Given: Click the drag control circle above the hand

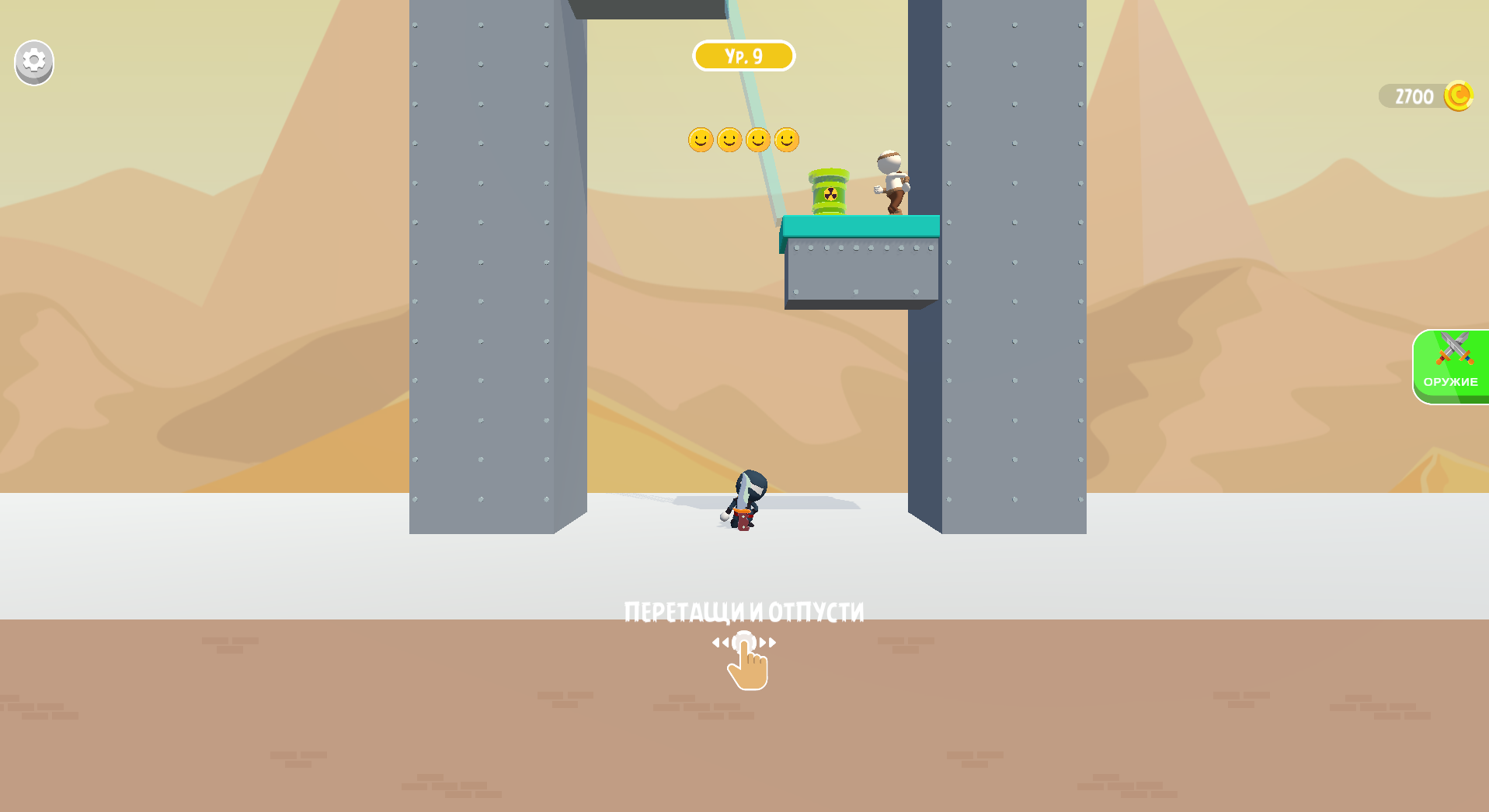Looking at the screenshot, I should [745, 642].
